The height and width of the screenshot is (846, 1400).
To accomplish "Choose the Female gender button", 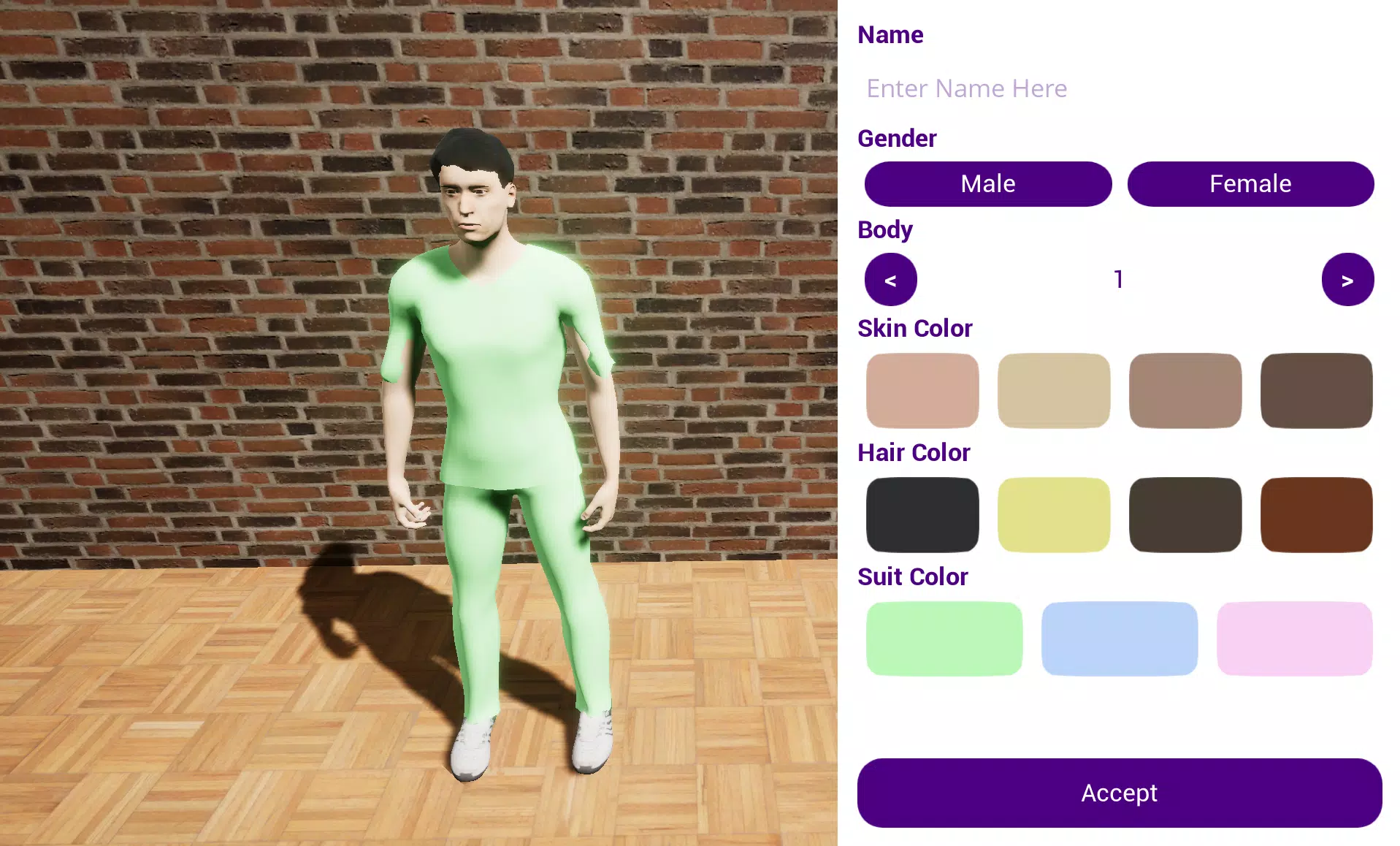I will pos(1250,184).
